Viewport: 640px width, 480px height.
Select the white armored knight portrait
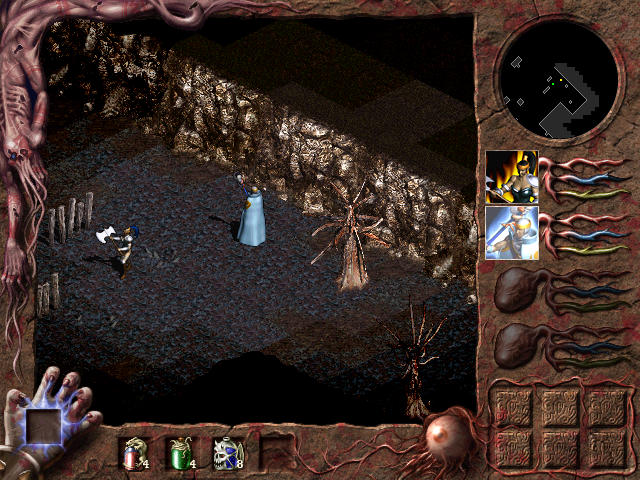[511, 233]
